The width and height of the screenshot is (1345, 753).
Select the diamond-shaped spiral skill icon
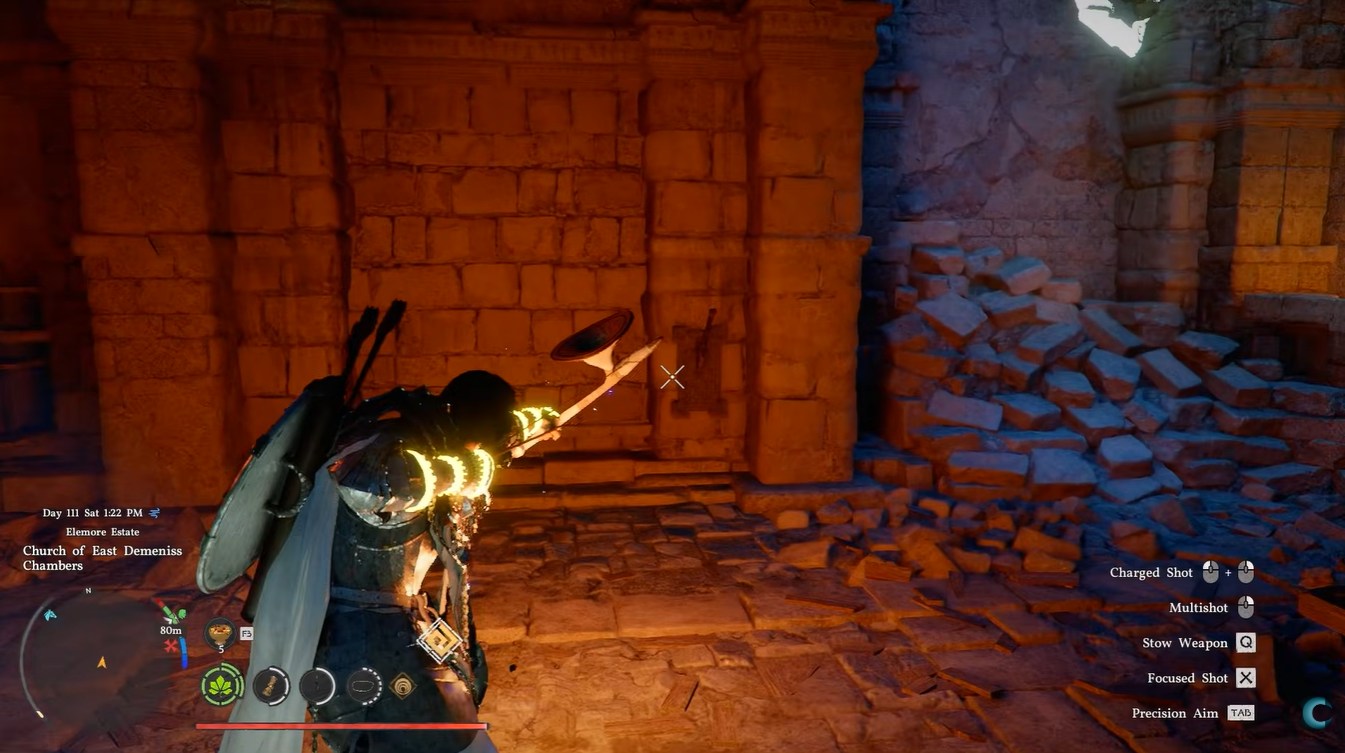[x=404, y=686]
